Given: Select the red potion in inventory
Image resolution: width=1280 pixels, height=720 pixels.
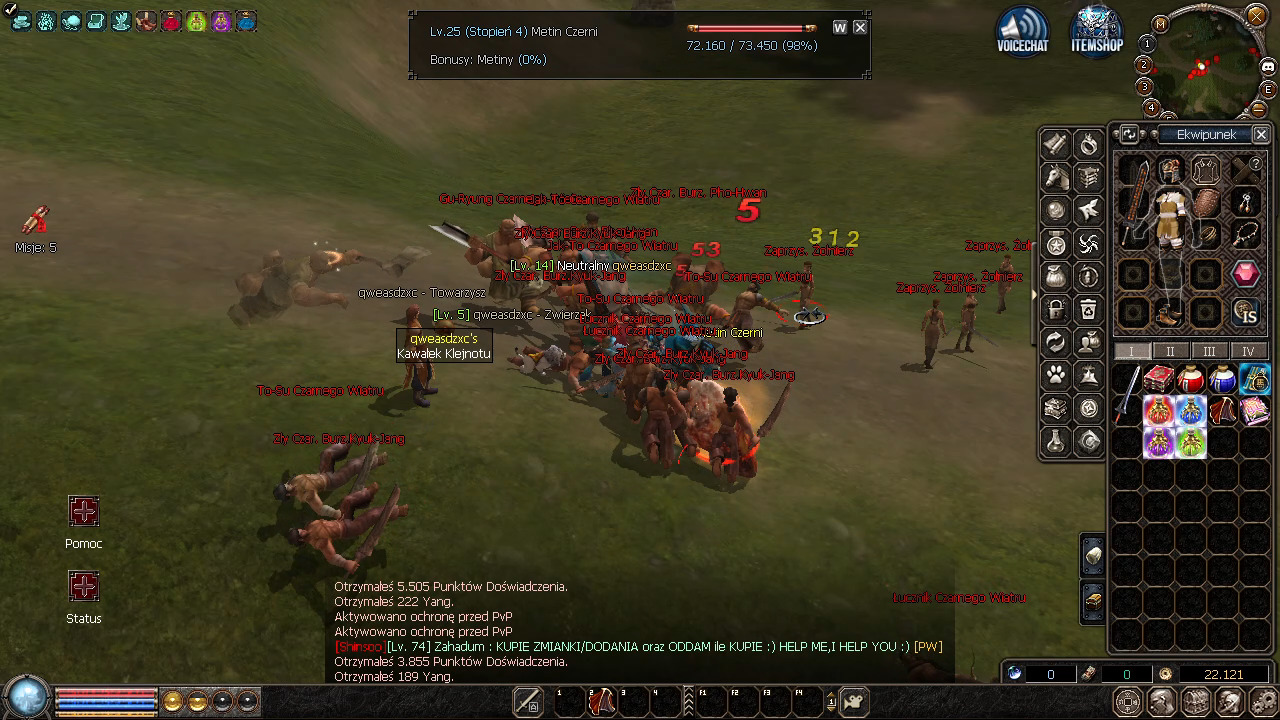Looking at the screenshot, I should pyautogui.click(x=1190, y=380).
